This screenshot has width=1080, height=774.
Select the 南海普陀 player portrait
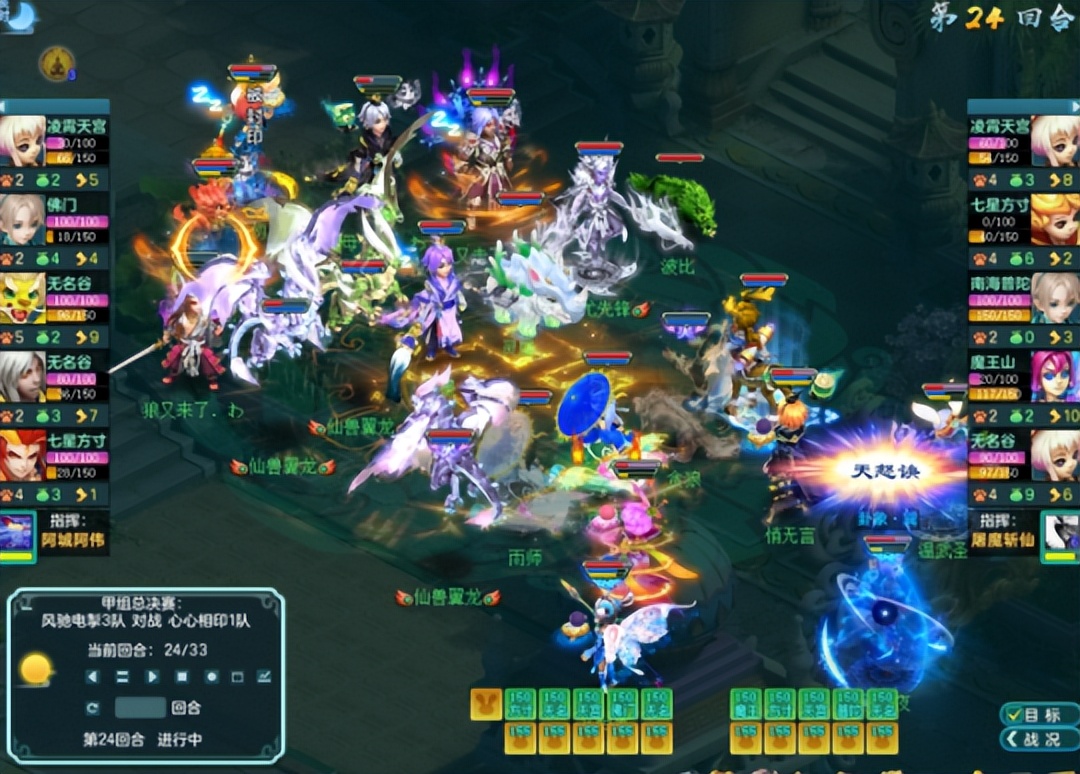(x=1055, y=297)
